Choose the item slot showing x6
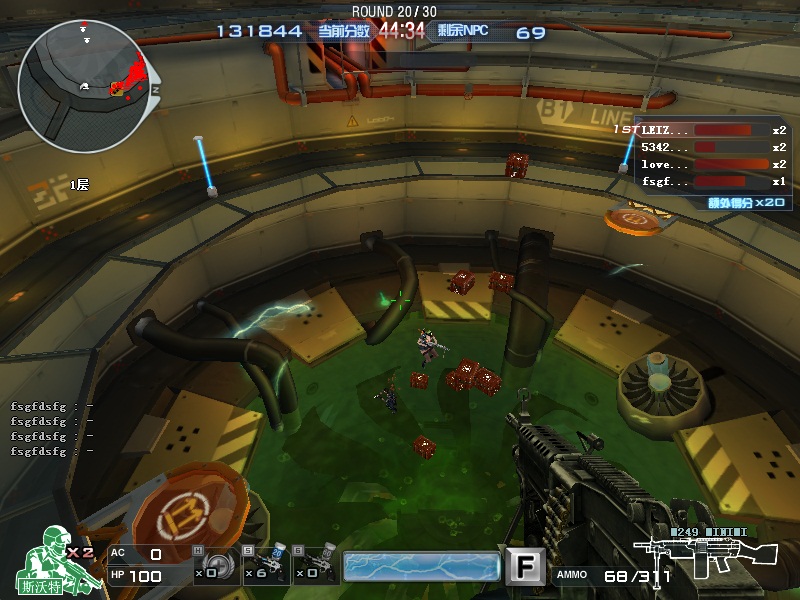The image size is (800, 600). pos(267,566)
